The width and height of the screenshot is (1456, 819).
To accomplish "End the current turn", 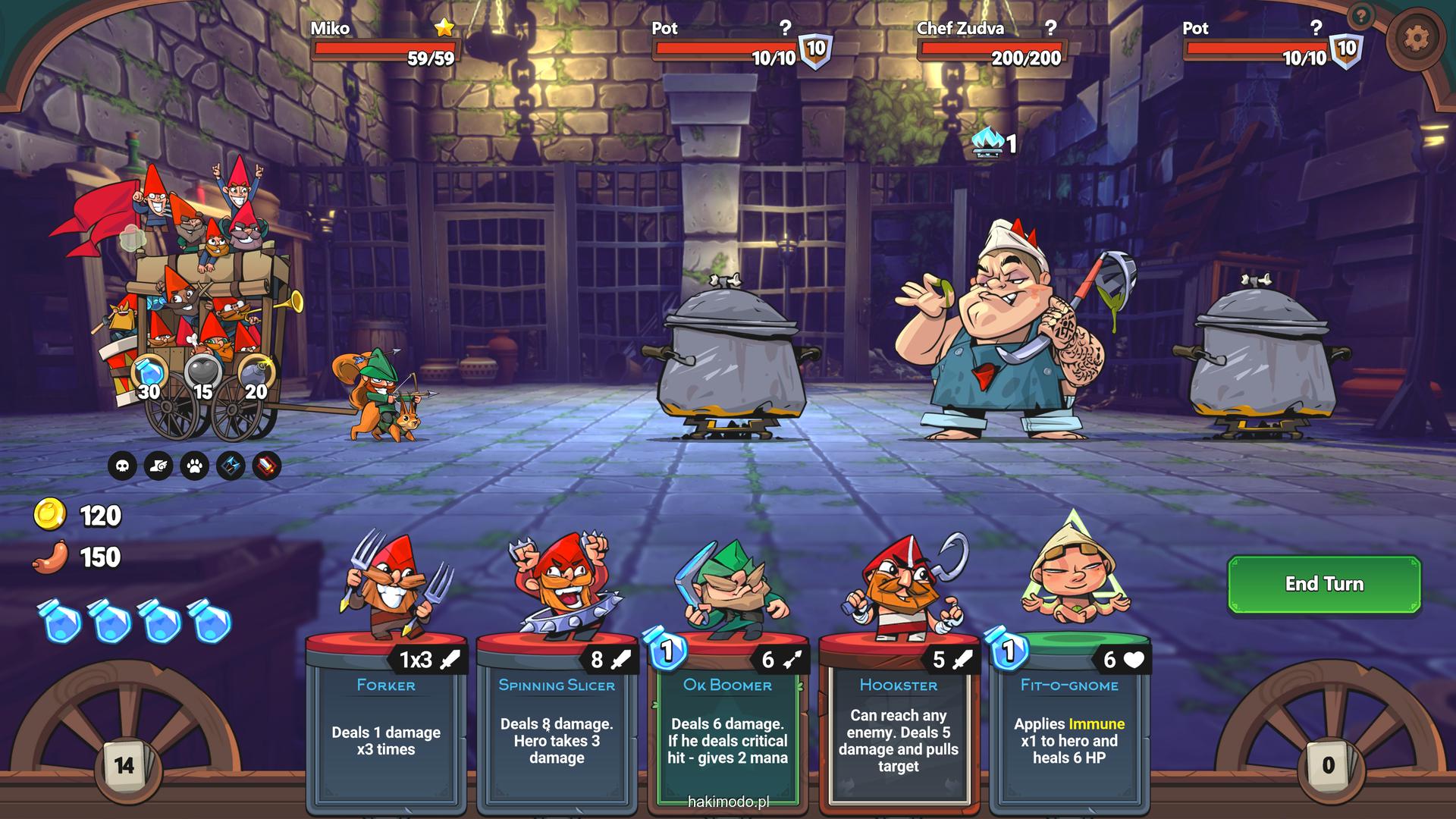I will tap(1323, 584).
